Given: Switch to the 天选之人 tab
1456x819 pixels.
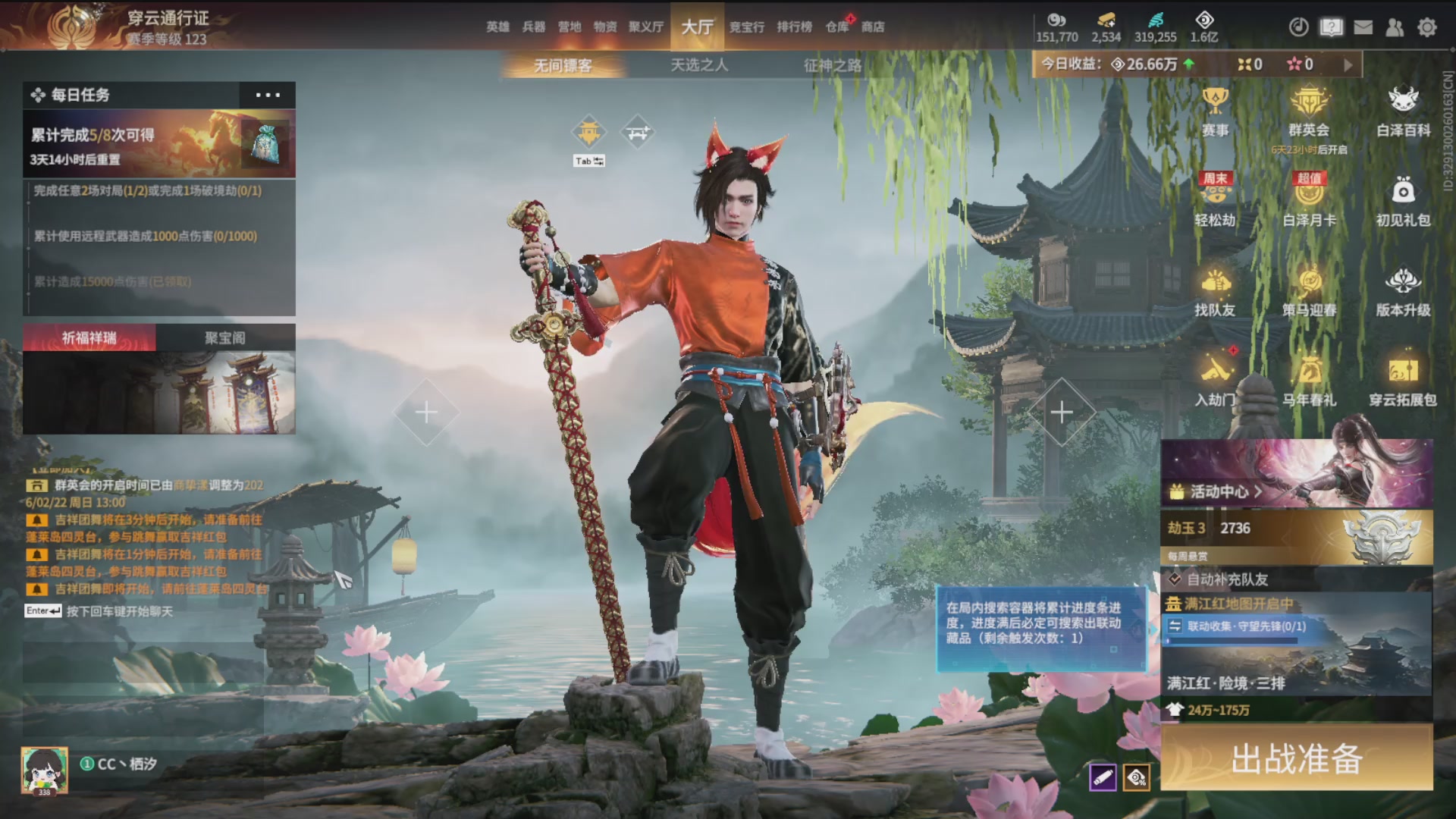Looking at the screenshot, I should point(698,65).
